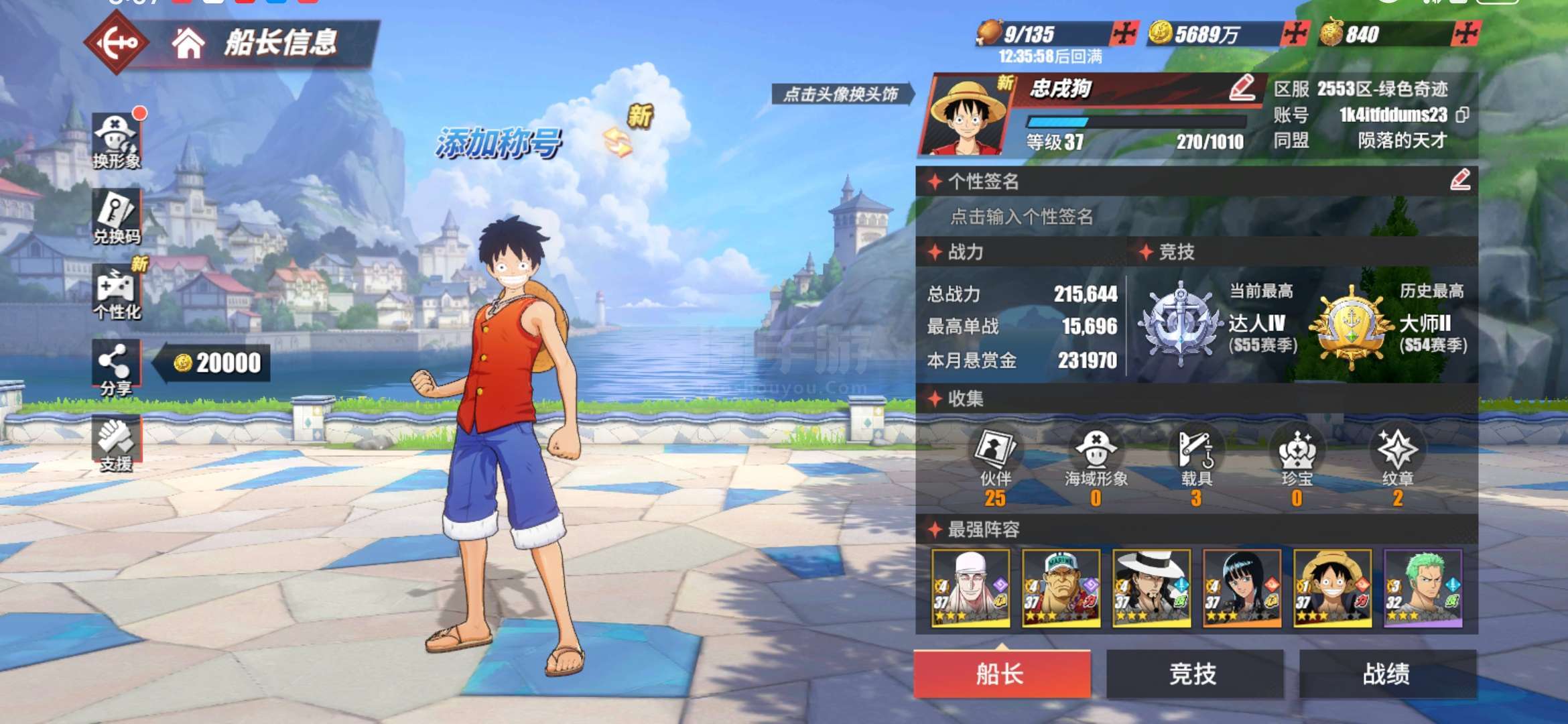1568x724 pixels.
Task: Switch to the 战绩 battle record tab
Action: click(1386, 674)
